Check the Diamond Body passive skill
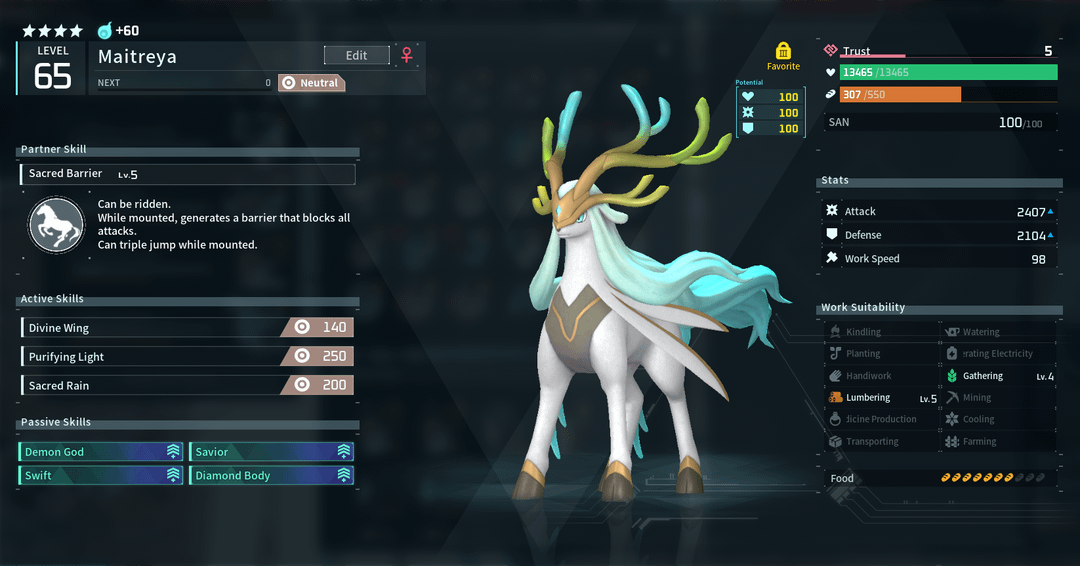Viewport: 1080px width, 566px height. coord(272,476)
